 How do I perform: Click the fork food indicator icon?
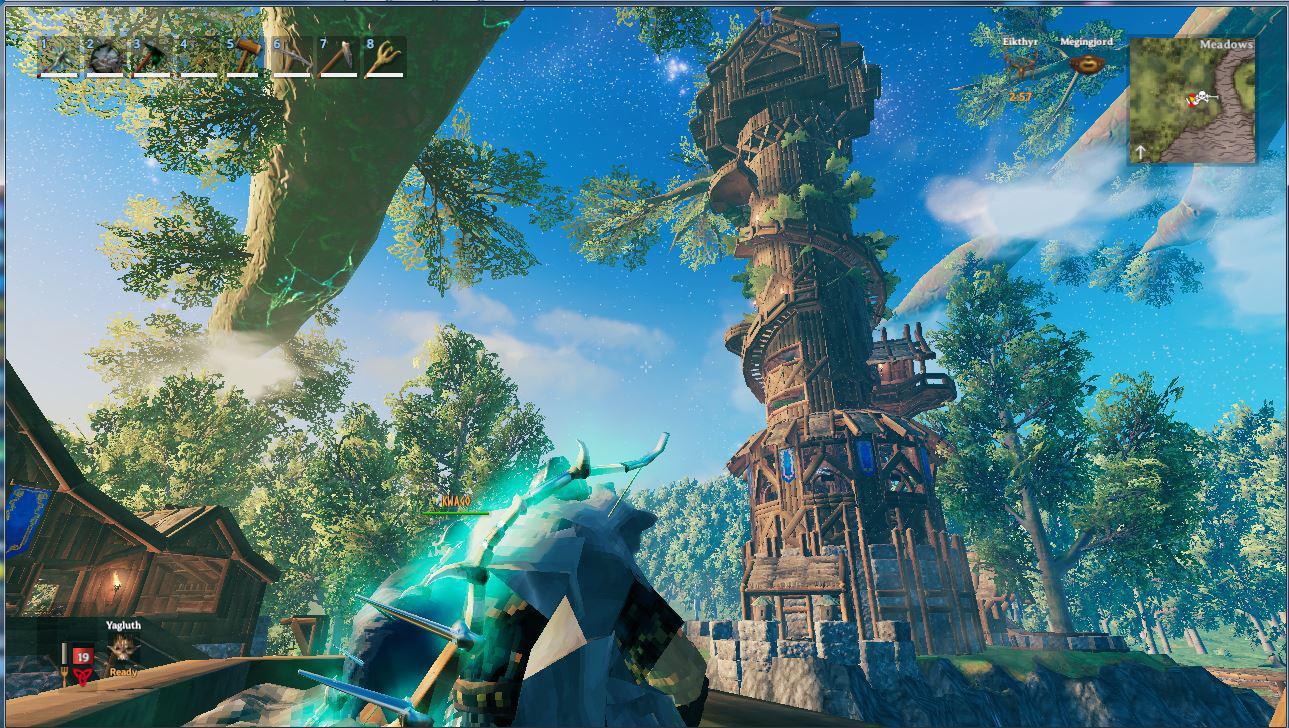tap(64, 672)
